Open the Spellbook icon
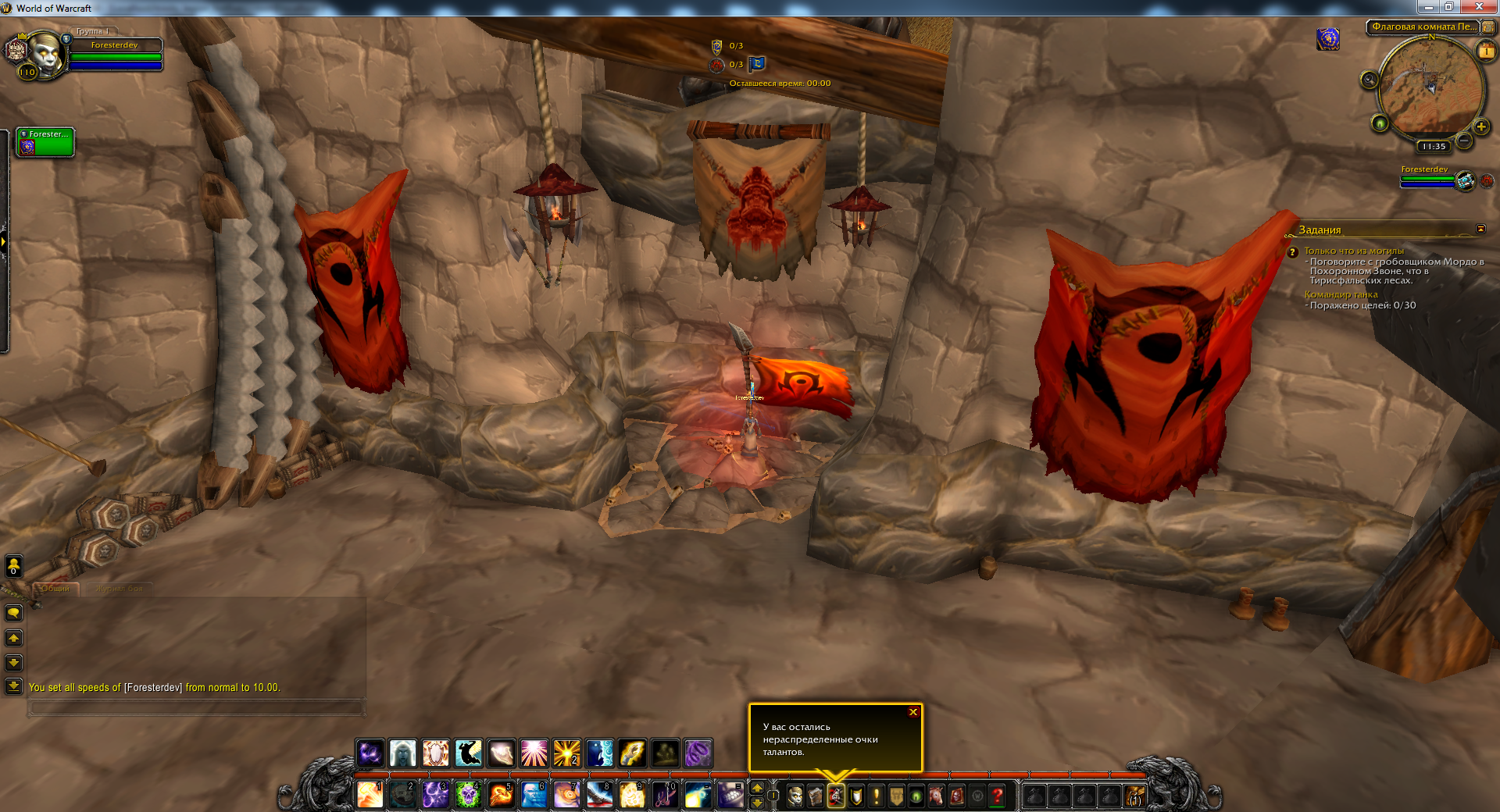The height and width of the screenshot is (812, 1500). tap(816, 796)
